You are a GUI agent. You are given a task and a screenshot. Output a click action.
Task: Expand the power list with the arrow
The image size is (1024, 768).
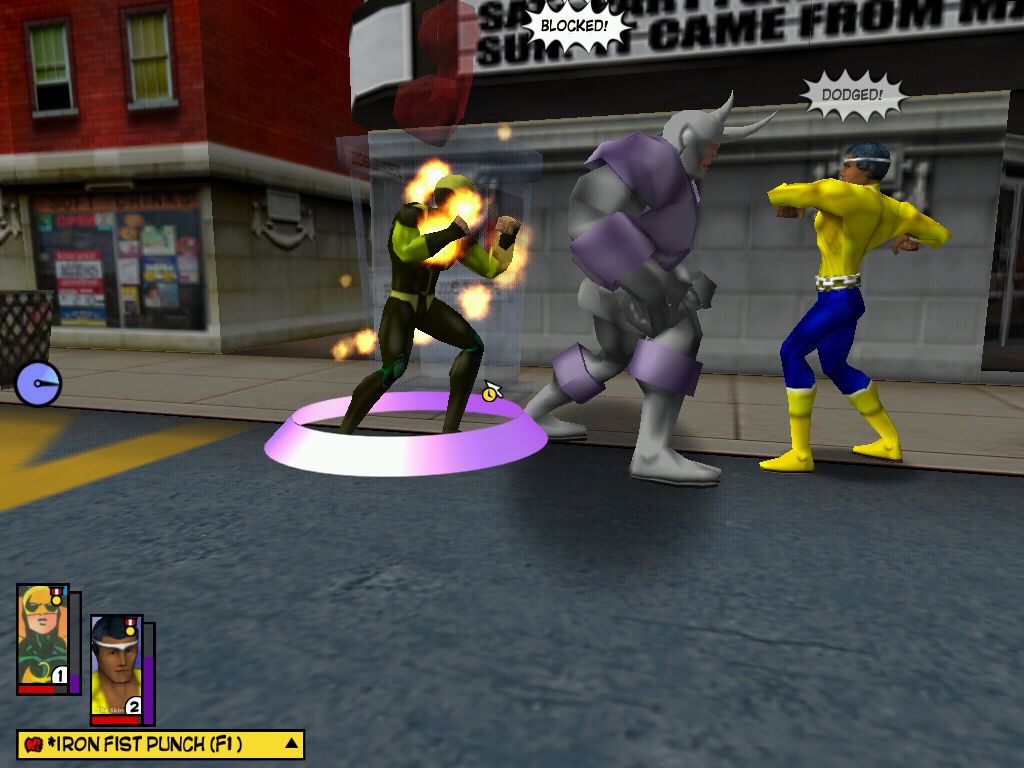[291, 743]
